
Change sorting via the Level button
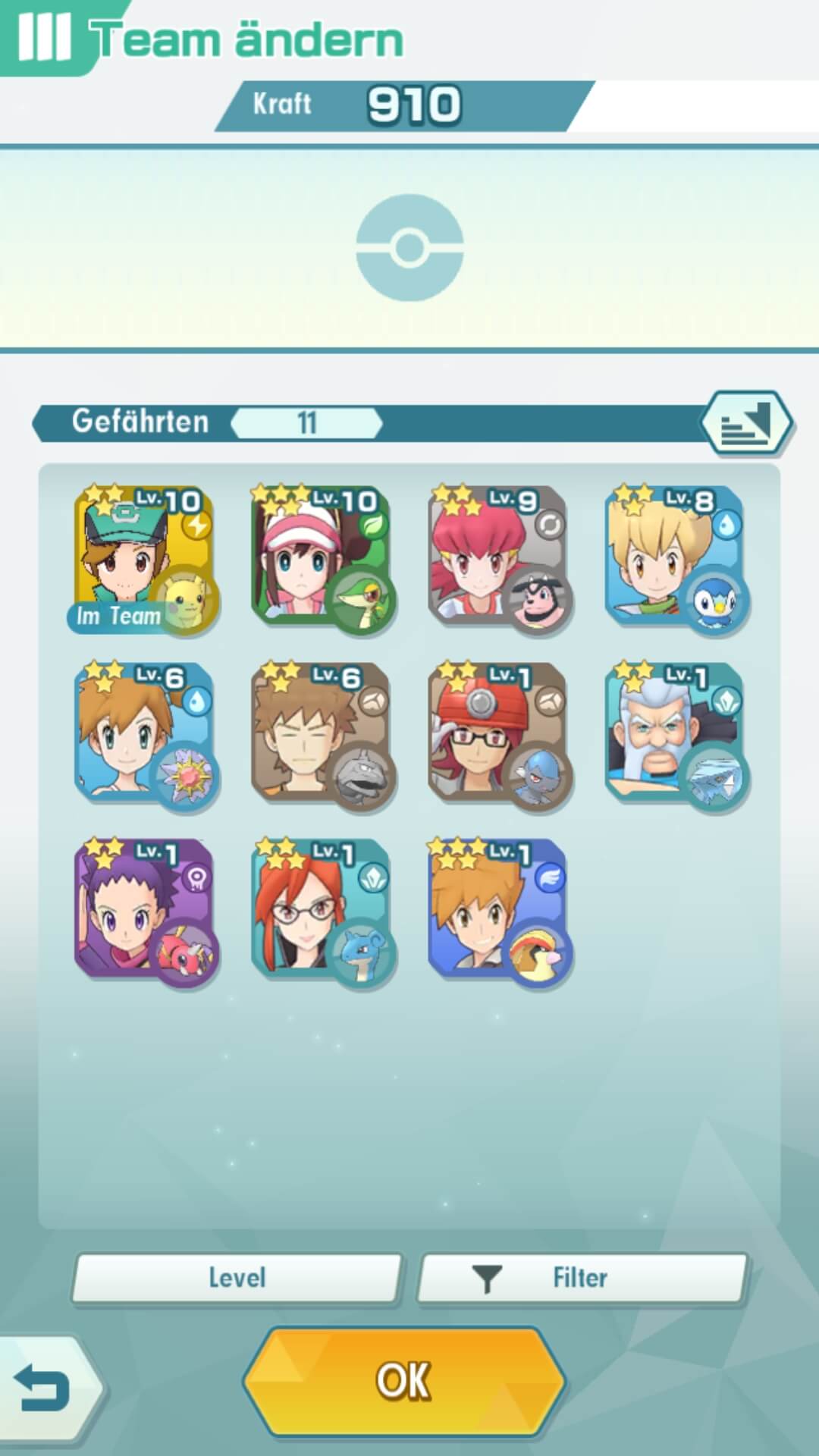tap(237, 1278)
